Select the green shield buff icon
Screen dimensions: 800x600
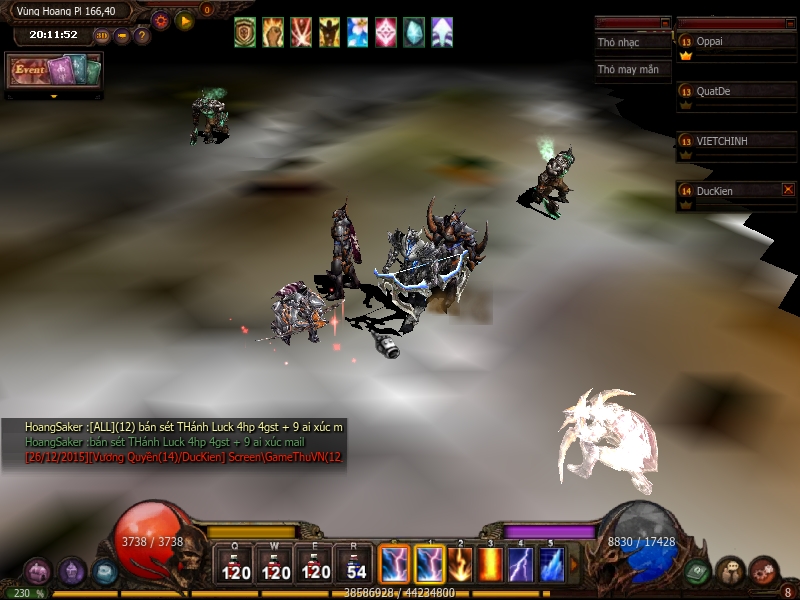[245, 32]
